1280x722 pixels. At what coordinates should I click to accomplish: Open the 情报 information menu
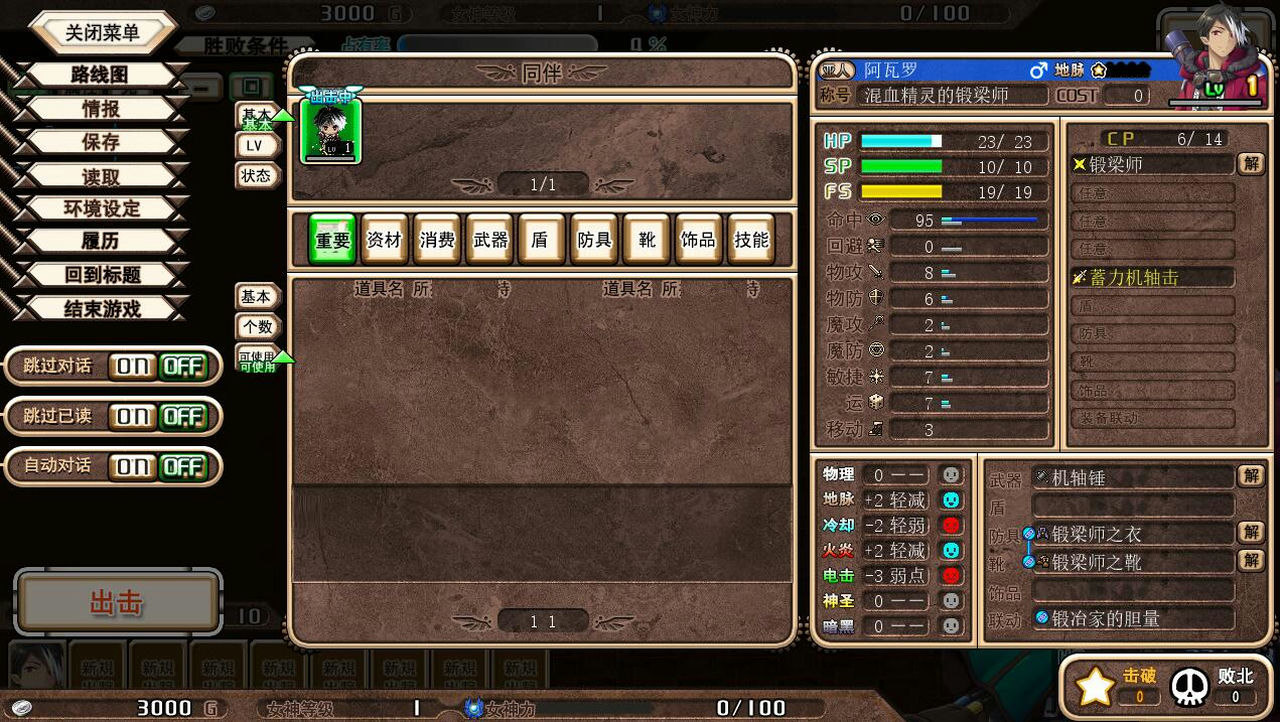[x=100, y=109]
